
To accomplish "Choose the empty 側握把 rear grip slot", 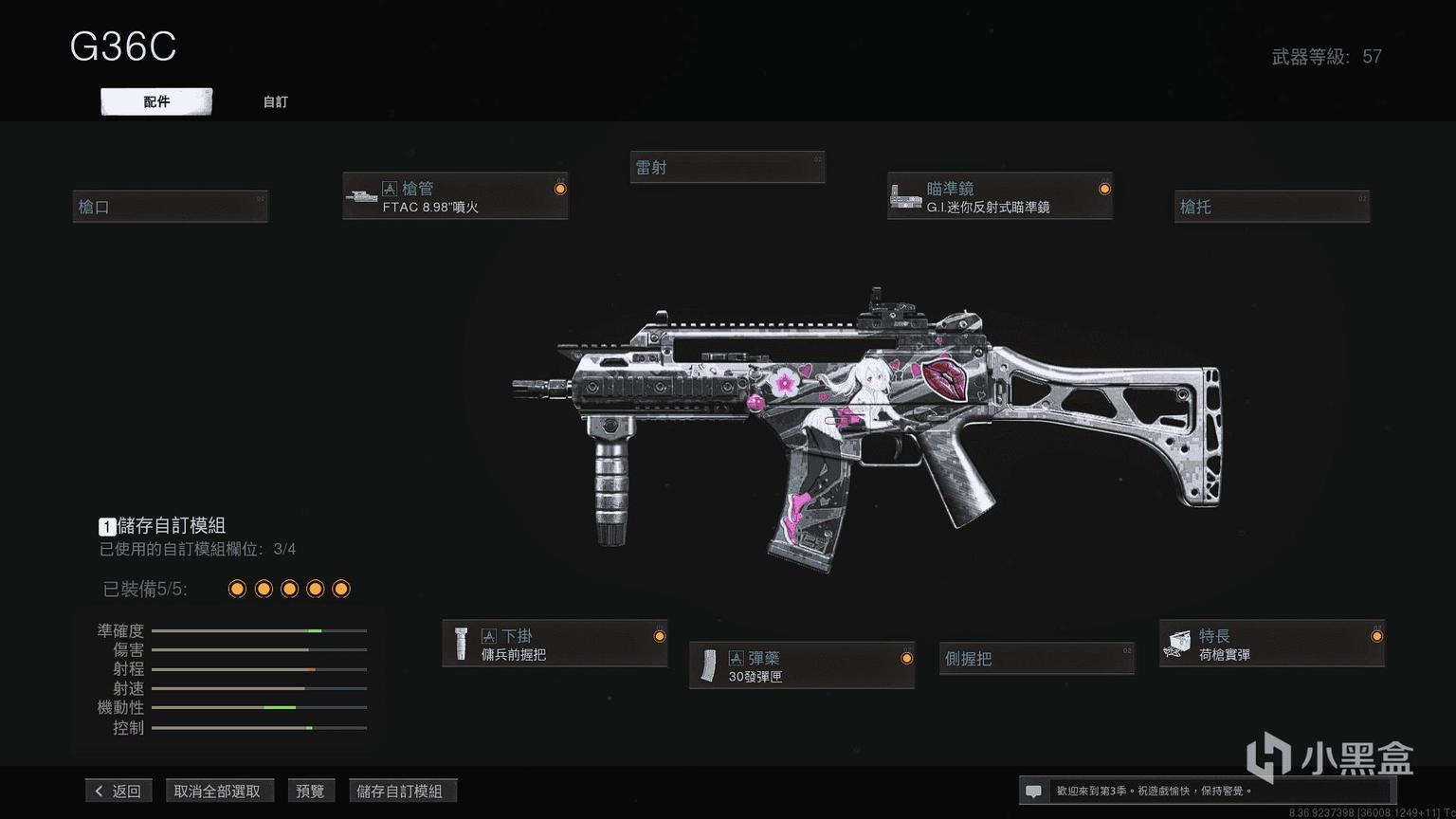I will (x=1037, y=659).
